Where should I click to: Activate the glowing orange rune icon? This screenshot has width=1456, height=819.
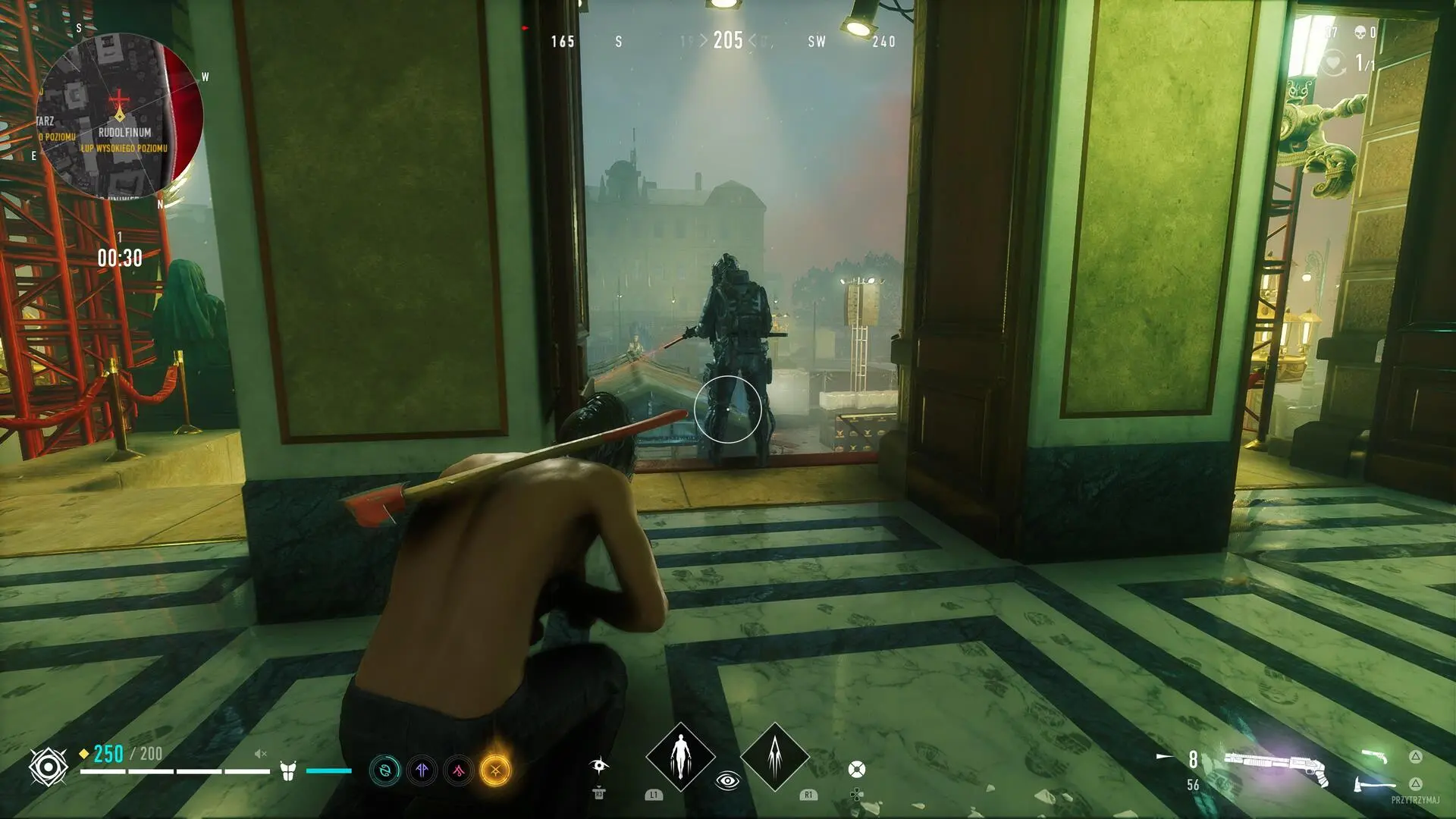coord(495,770)
